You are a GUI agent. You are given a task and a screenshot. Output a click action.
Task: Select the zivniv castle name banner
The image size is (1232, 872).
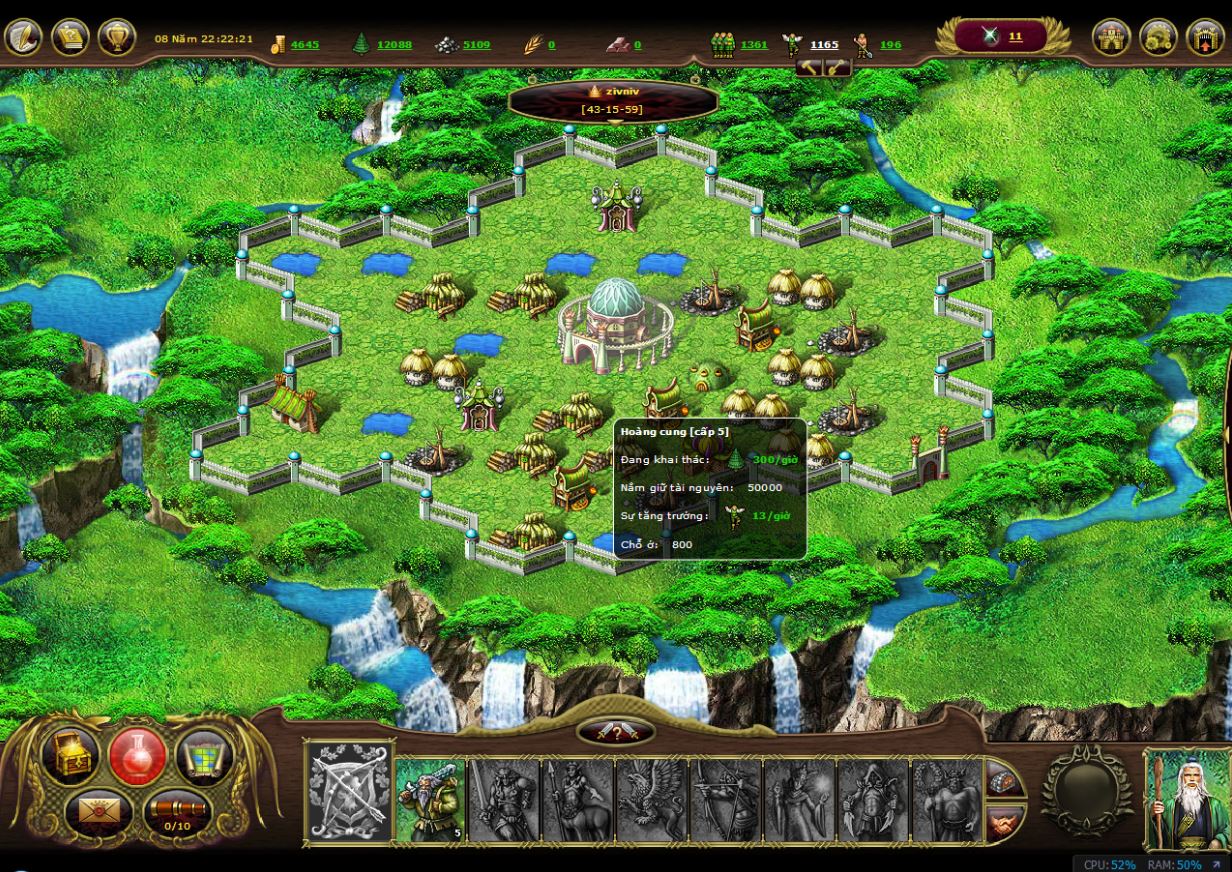pyautogui.click(x=613, y=100)
